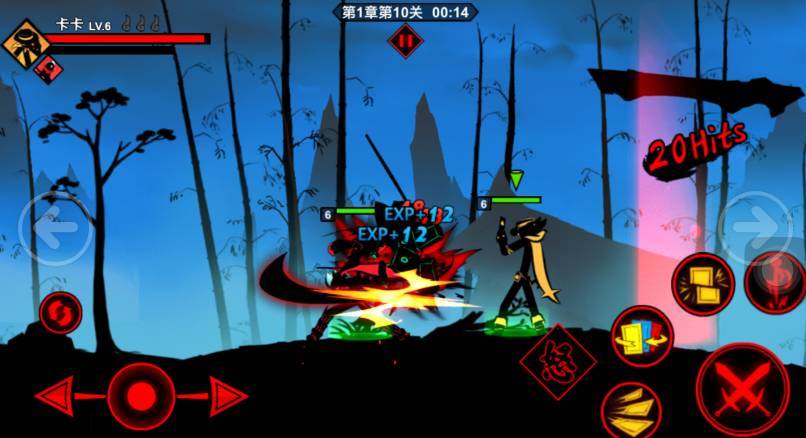The width and height of the screenshot is (806, 438).
Task: Activate the red circular swap arrows button
Action: (60, 313)
